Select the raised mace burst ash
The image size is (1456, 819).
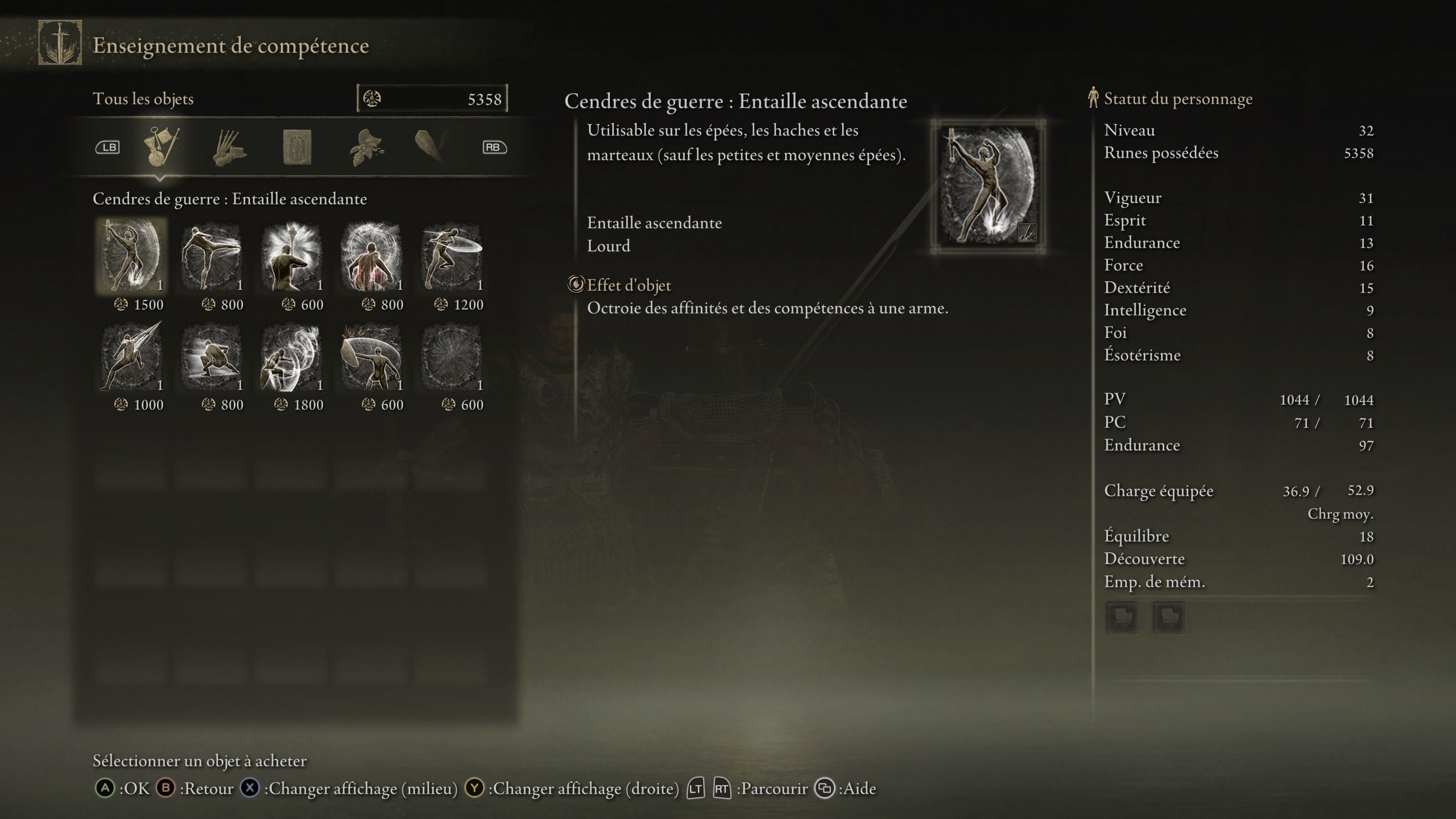[291, 256]
